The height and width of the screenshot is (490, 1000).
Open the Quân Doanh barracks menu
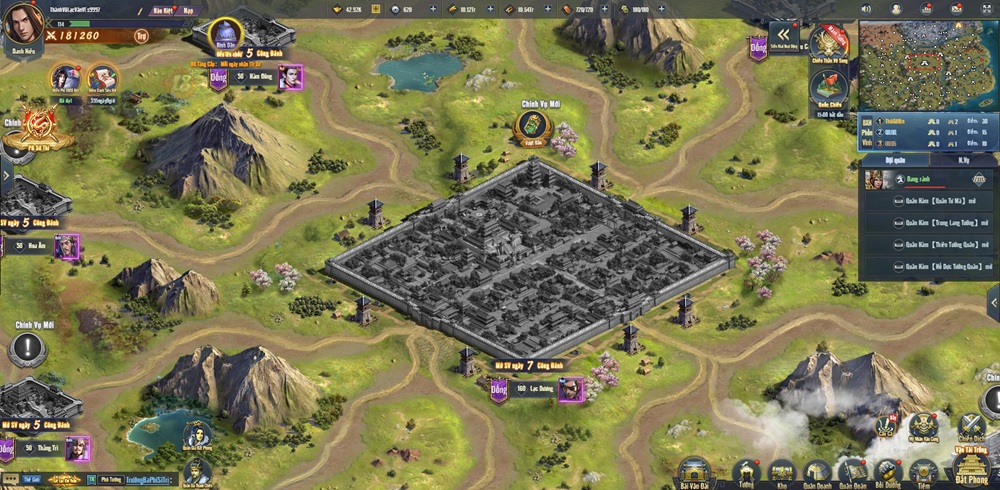[816, 472]
